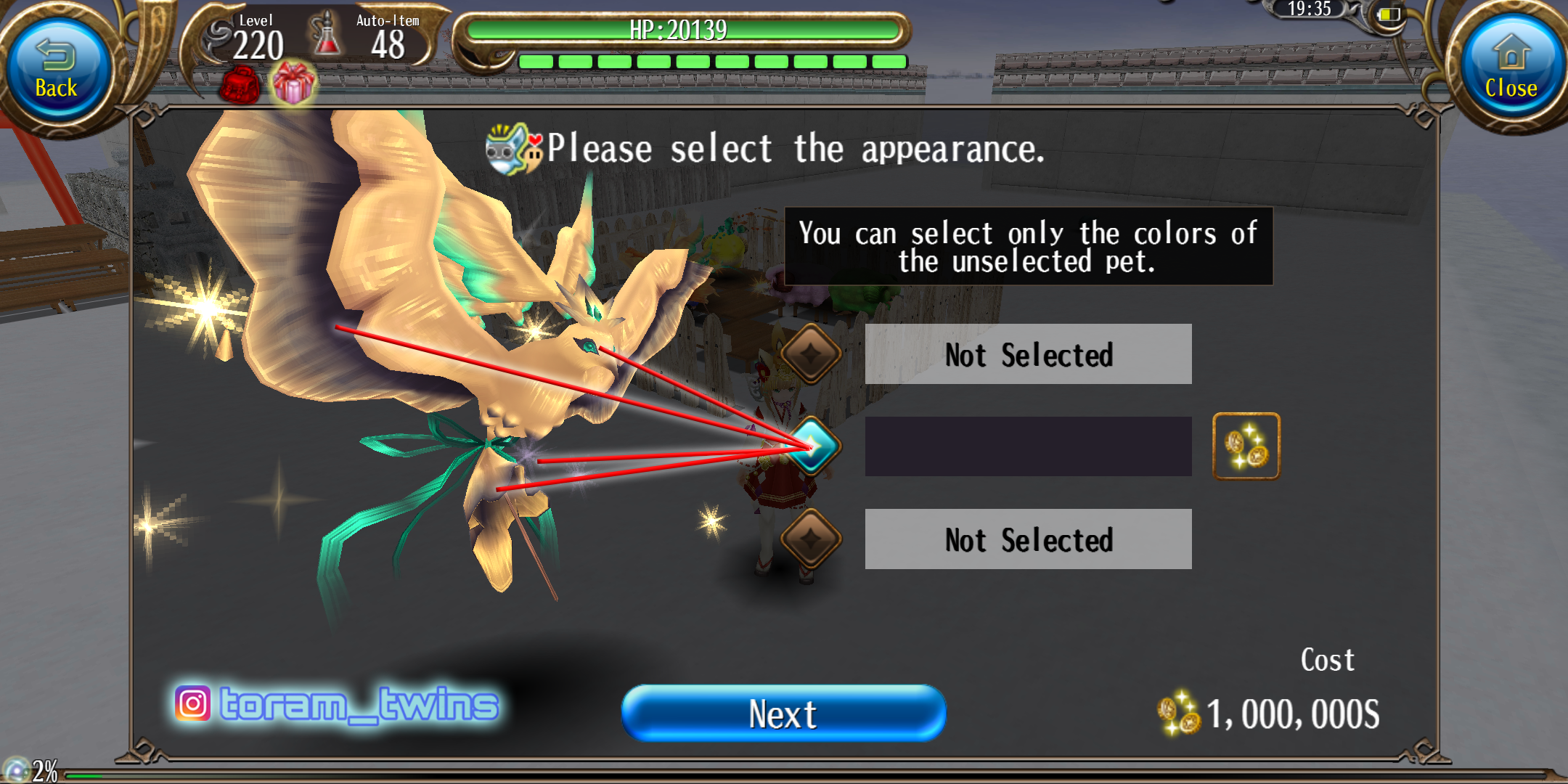Choose the dark selected appearance bar

tap(1028, 446)
